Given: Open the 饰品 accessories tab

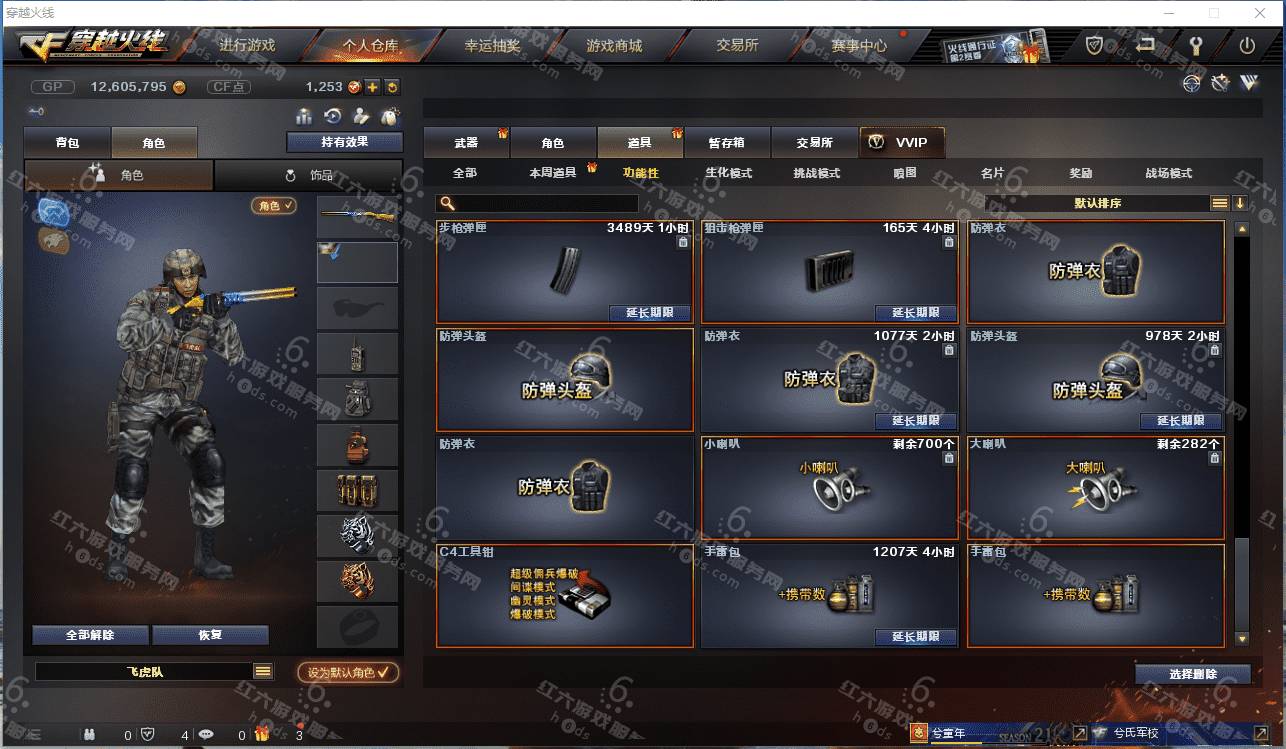Looking at the screenshot, I should (x=308, y=175).
